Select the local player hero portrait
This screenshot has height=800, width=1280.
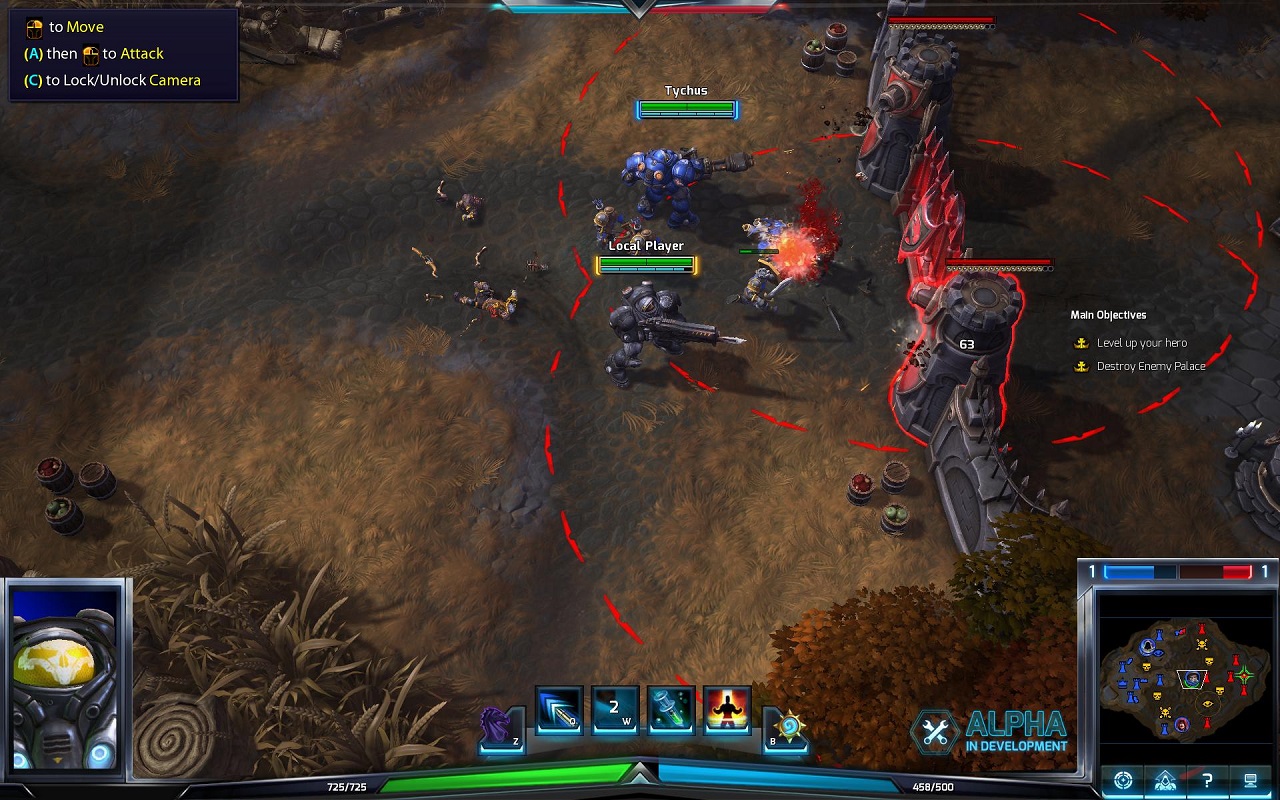tap(65, 677)
